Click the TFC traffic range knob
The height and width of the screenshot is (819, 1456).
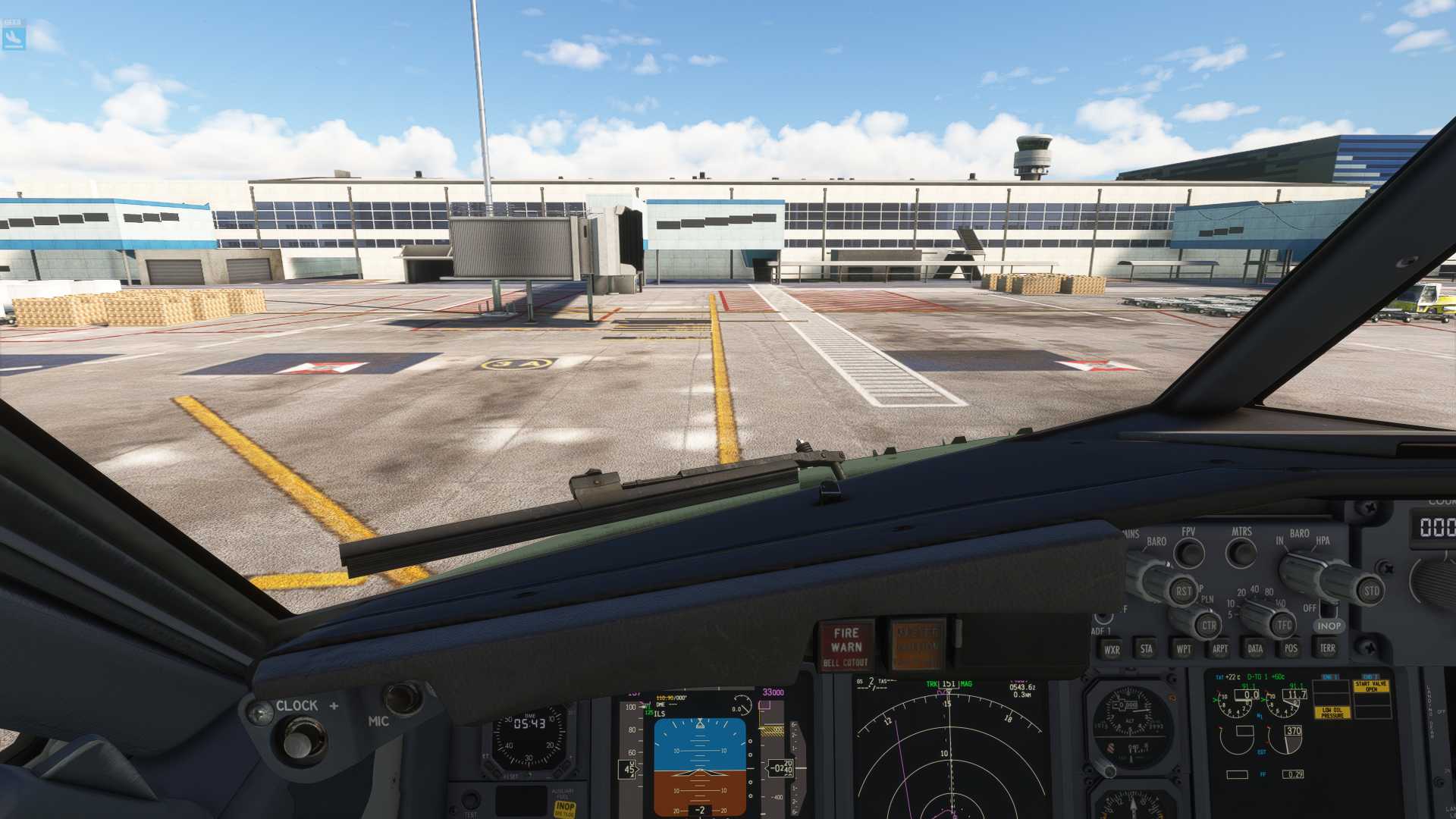[1283, 625]
